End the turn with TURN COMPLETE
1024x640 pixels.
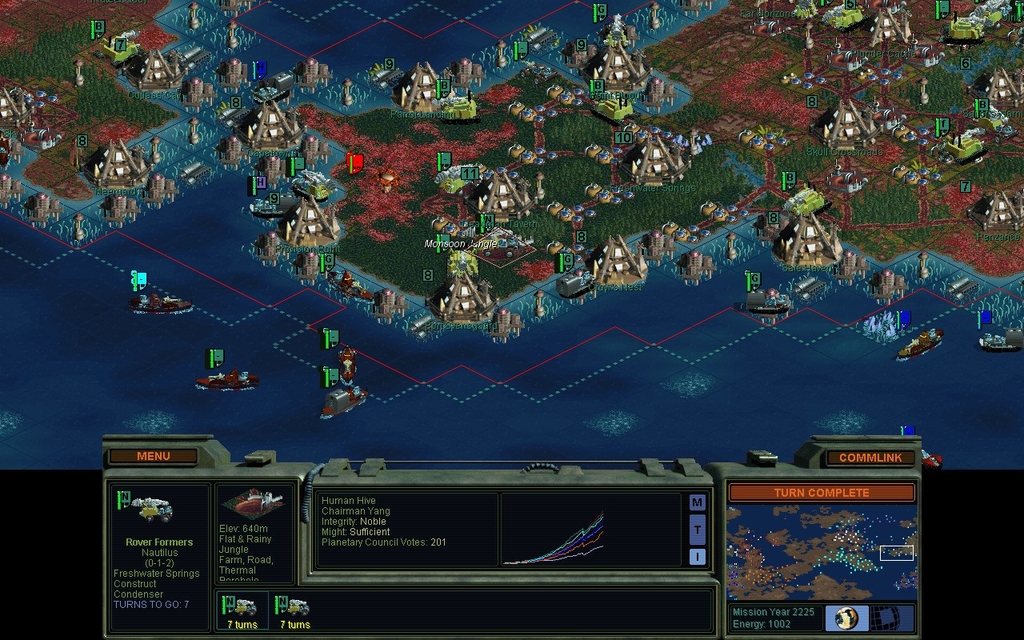[x=821, y=492]
